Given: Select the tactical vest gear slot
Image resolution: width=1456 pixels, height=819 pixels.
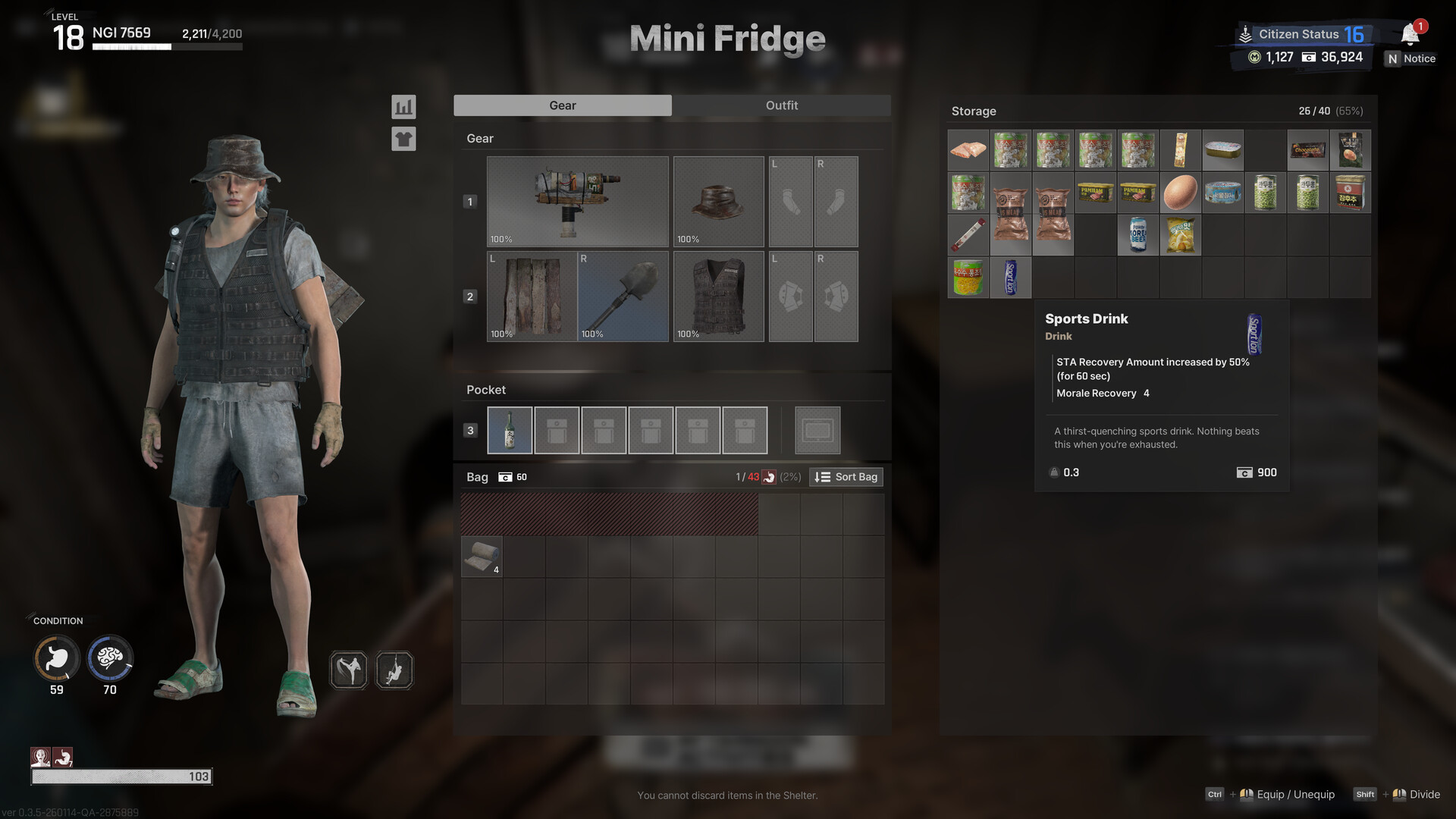Looking at the screenshot, I should (718, 297).
